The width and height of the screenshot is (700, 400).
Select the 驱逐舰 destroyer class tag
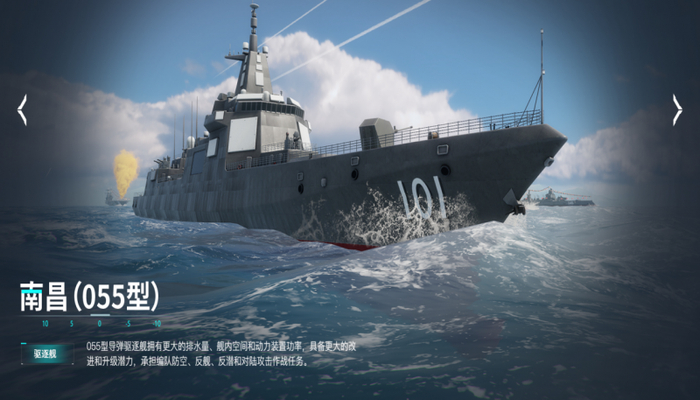[x=47, y=354]
